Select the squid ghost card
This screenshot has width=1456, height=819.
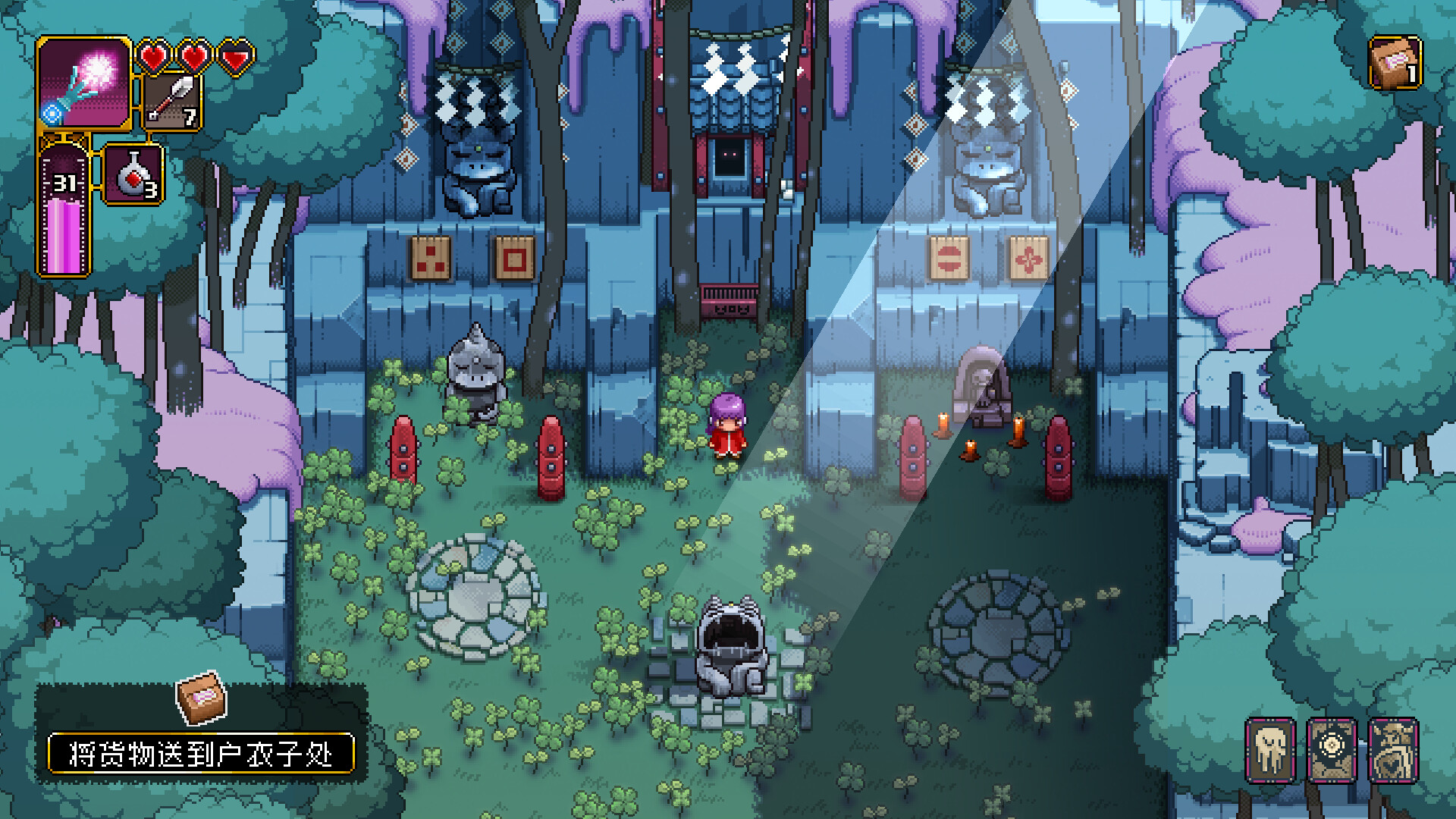[1270, 750]
